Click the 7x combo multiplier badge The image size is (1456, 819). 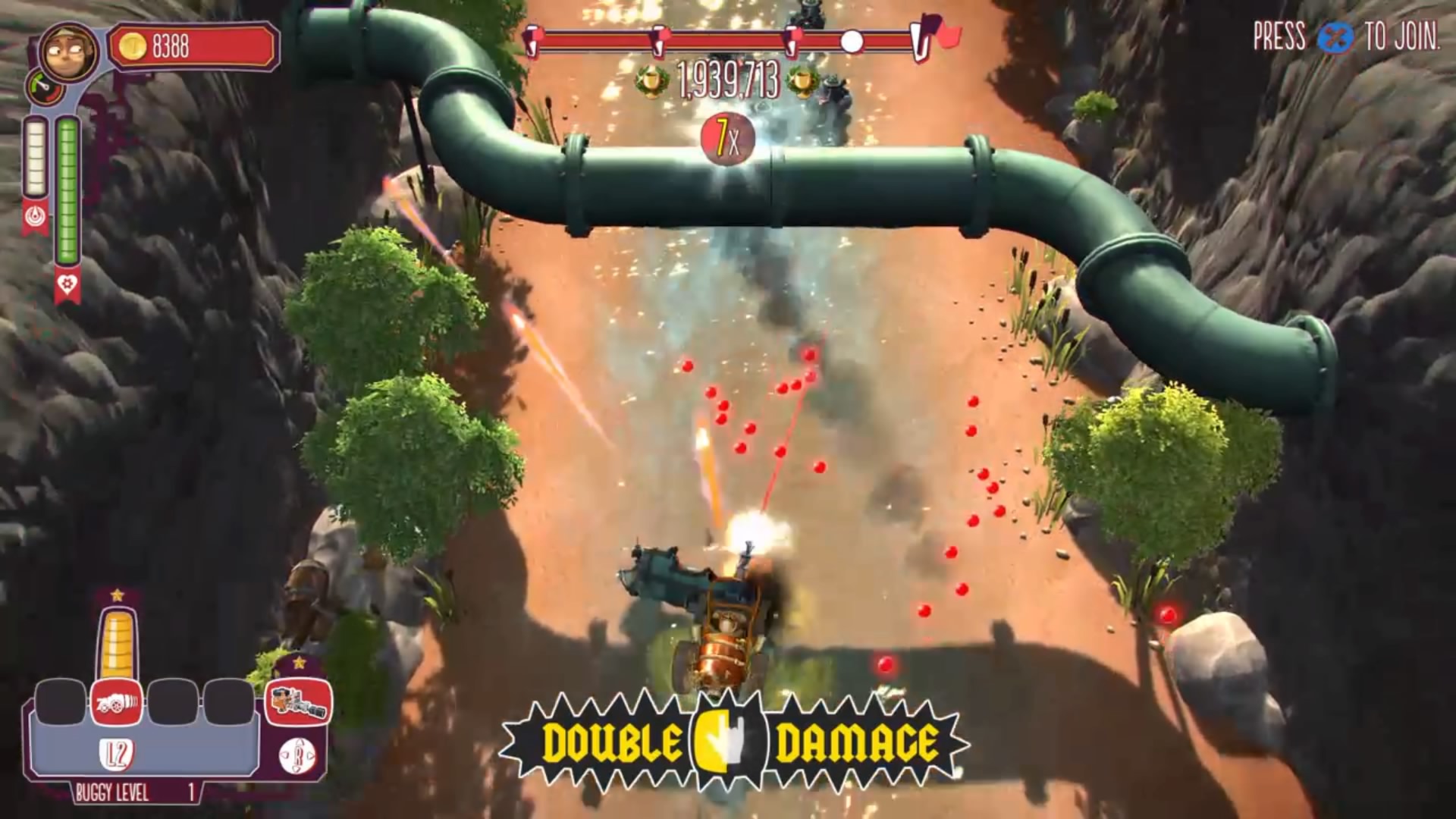[x=727, y=138]
